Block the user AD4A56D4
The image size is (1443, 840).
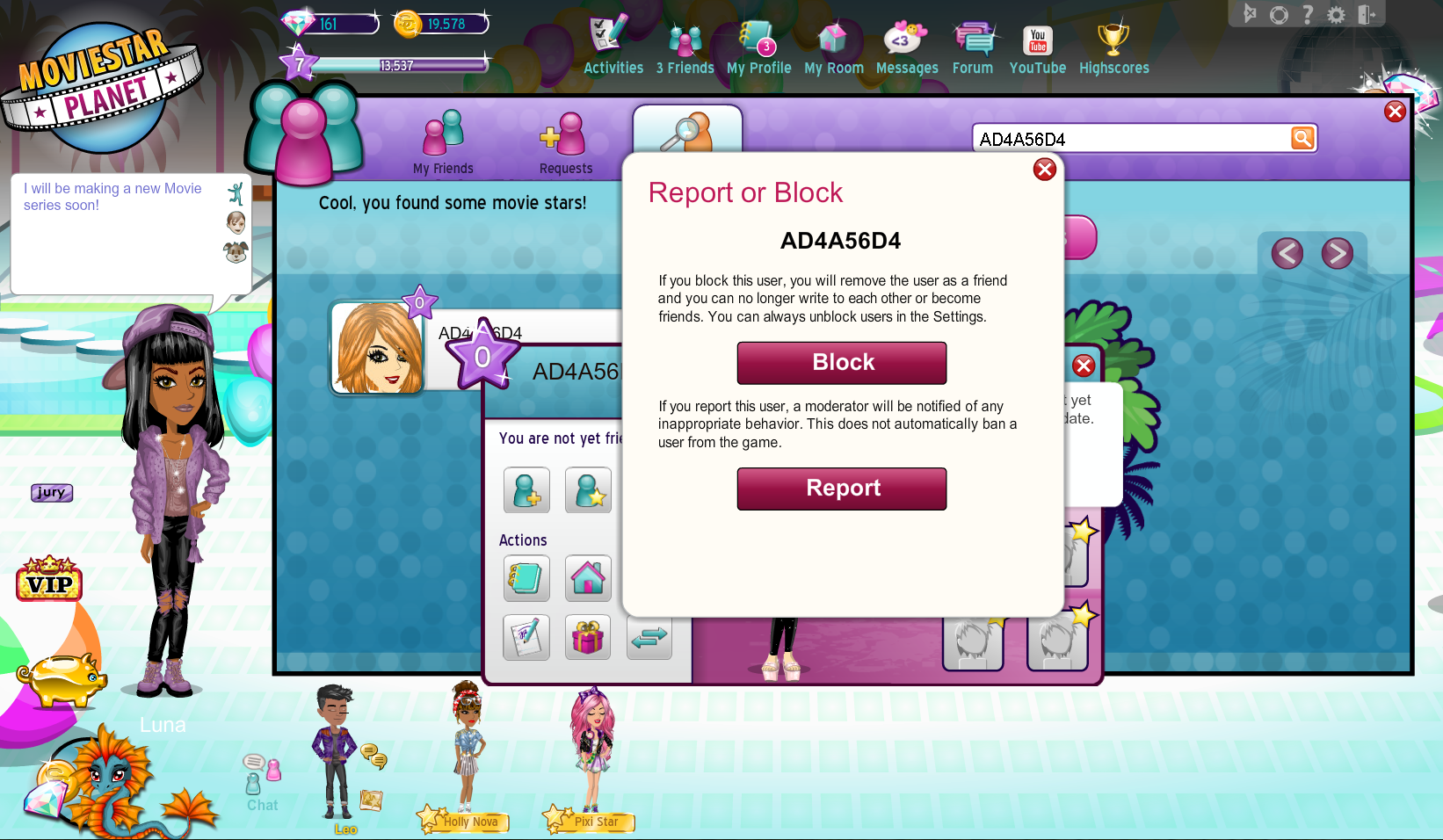841,363
